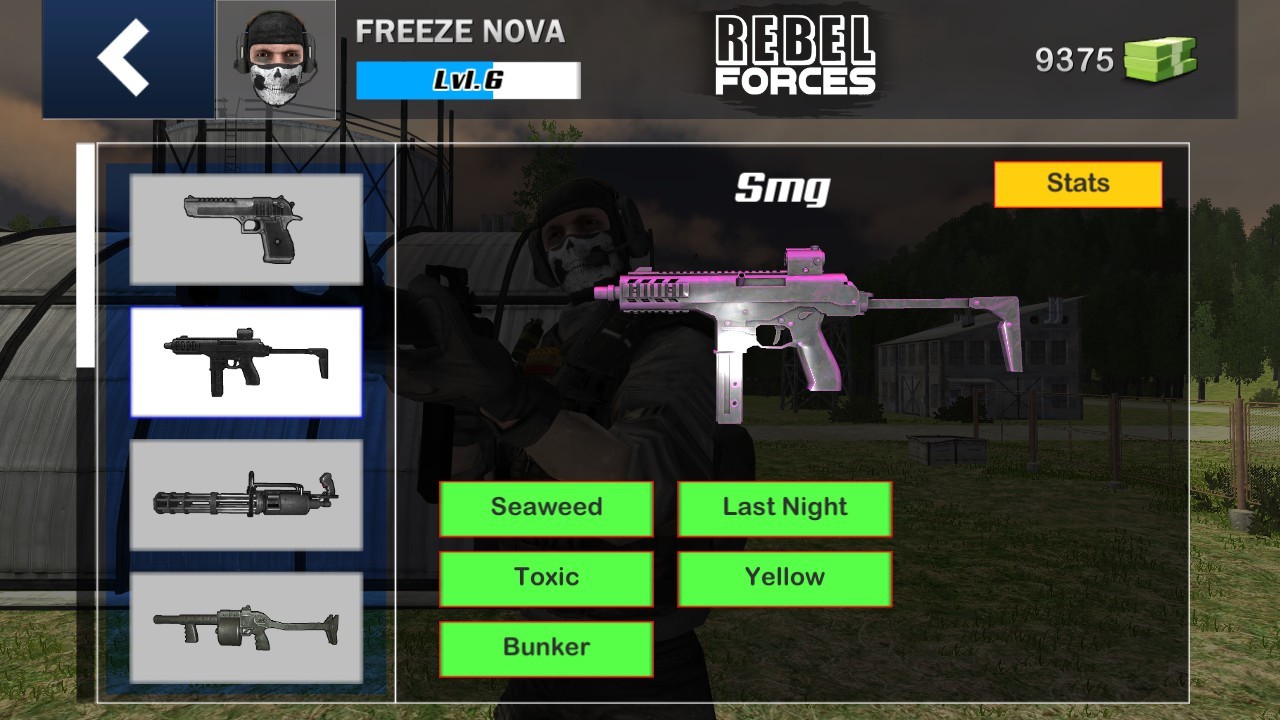This screenshot has height=720, width=1280.
Task: Open the Stats panel for the Smg
Action: (1078, 183)
